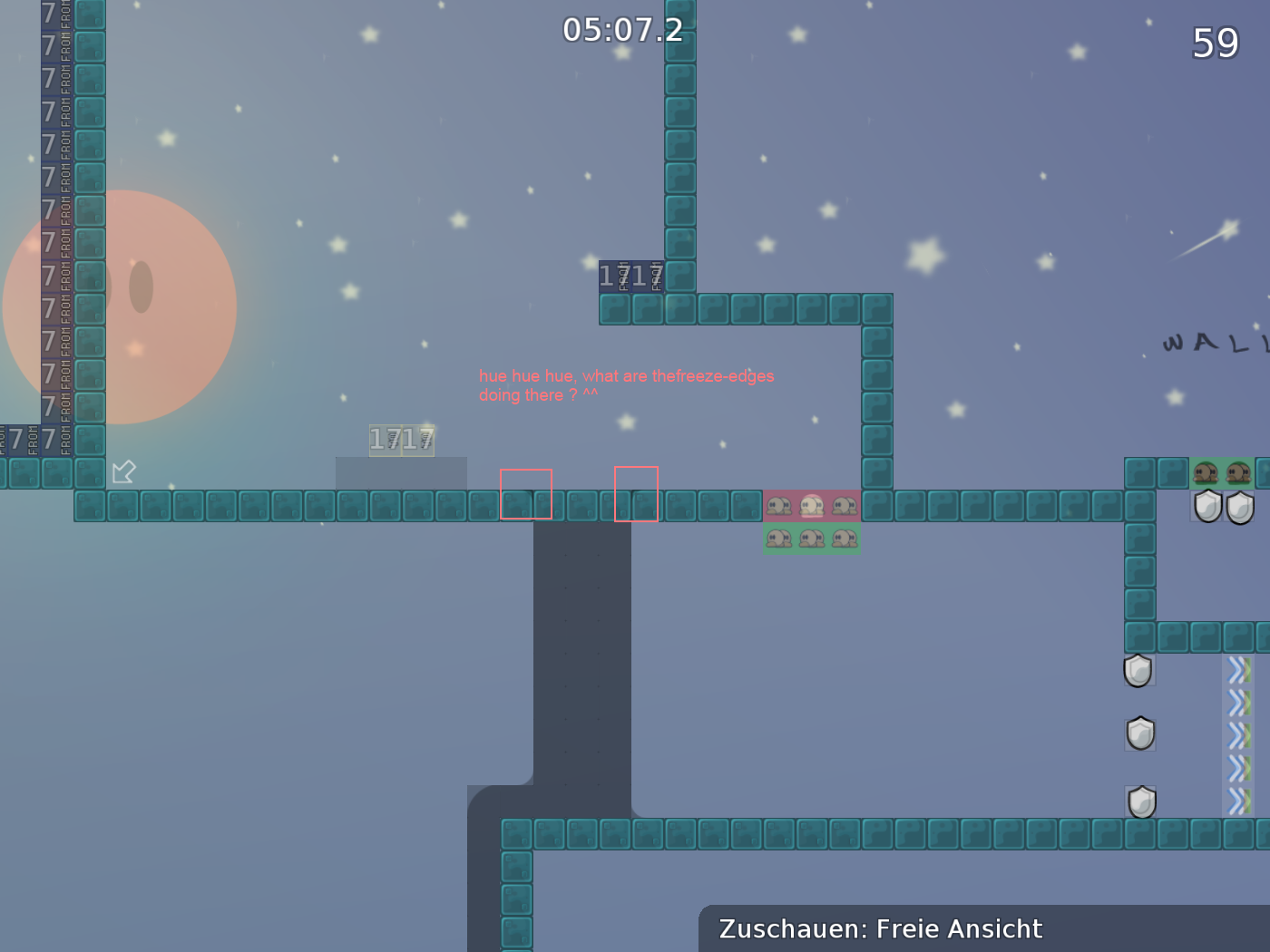The width and height of the screenshot is (1270, 952).
Task: Click the shield pickup below the two tees
Action: [x=1207, y=506]
